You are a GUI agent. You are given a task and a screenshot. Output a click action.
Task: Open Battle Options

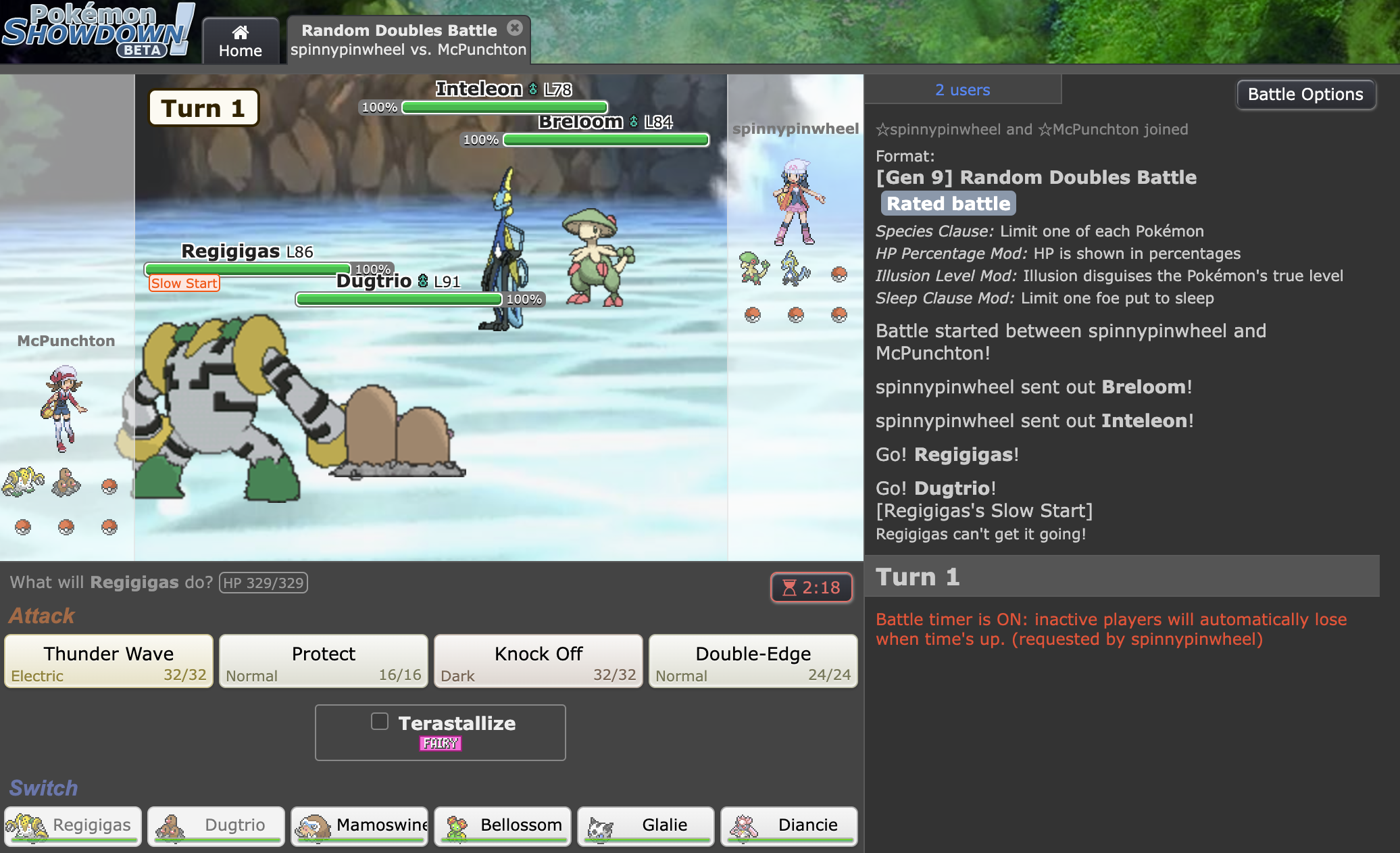point(1305,94)
